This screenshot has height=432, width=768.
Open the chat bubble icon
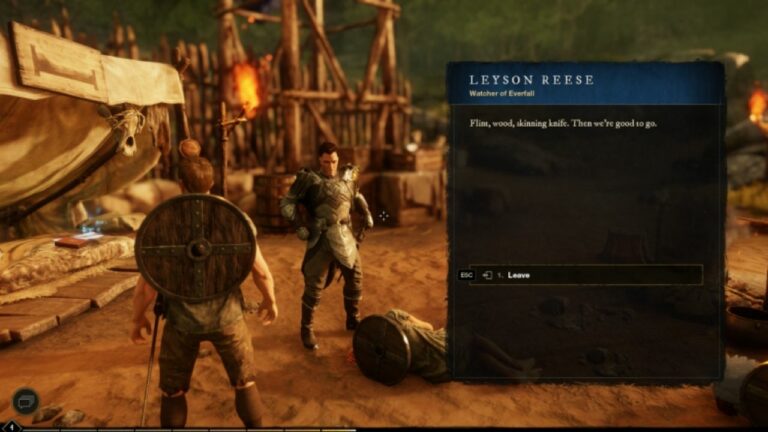click(26, 401)
